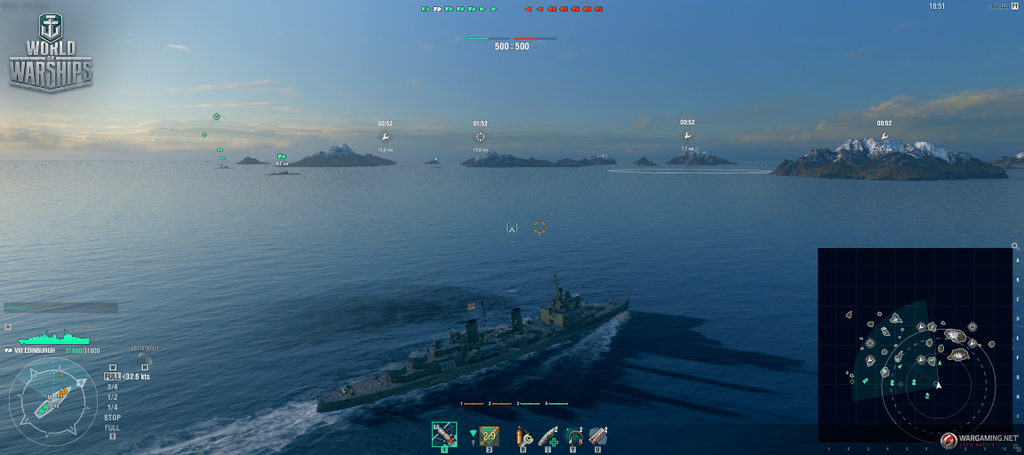Switch to the torpedo launcher slot

point(489,435)
